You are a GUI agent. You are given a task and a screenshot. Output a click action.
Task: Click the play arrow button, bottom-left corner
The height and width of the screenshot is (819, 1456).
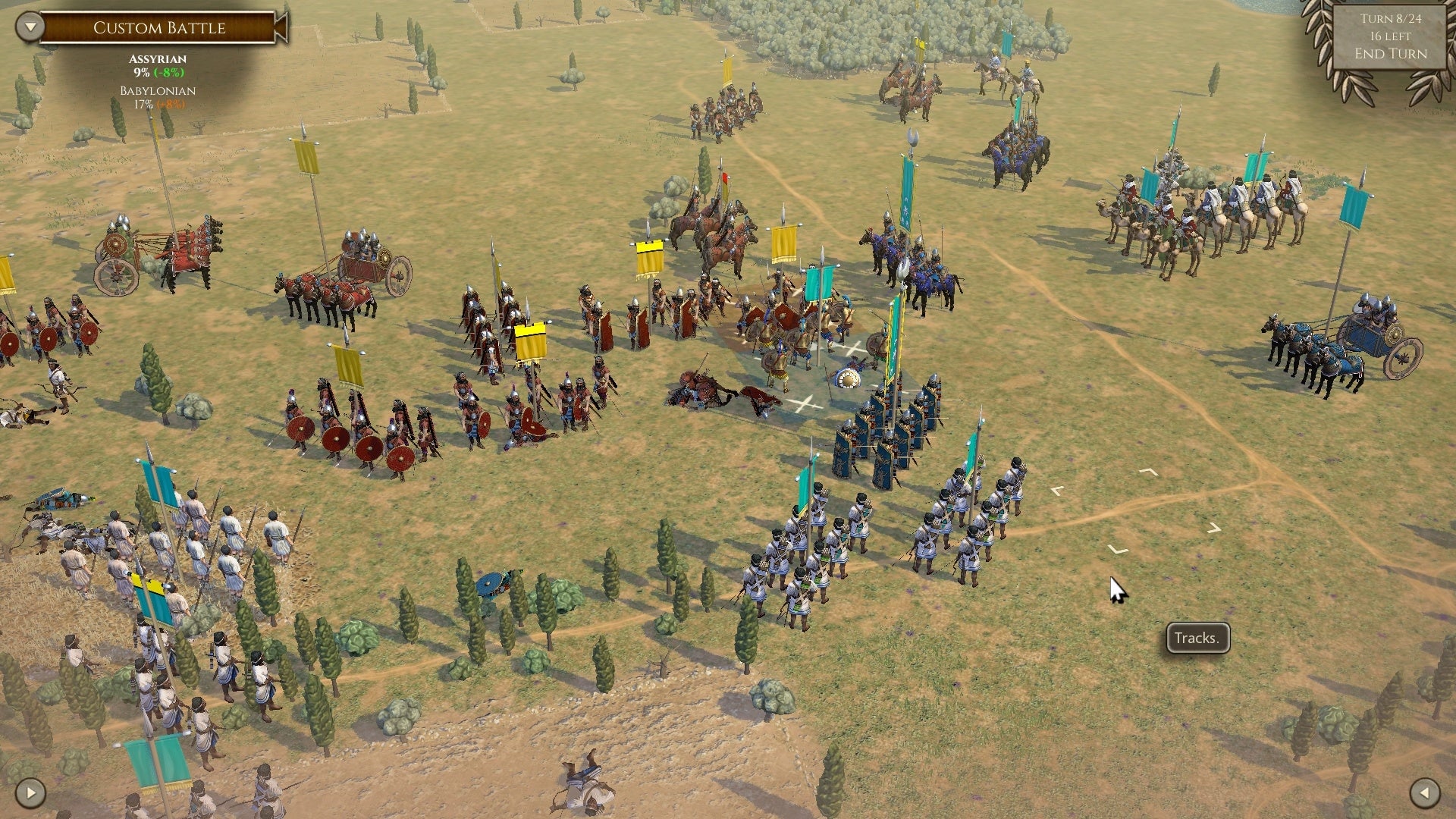coord(30,793)
